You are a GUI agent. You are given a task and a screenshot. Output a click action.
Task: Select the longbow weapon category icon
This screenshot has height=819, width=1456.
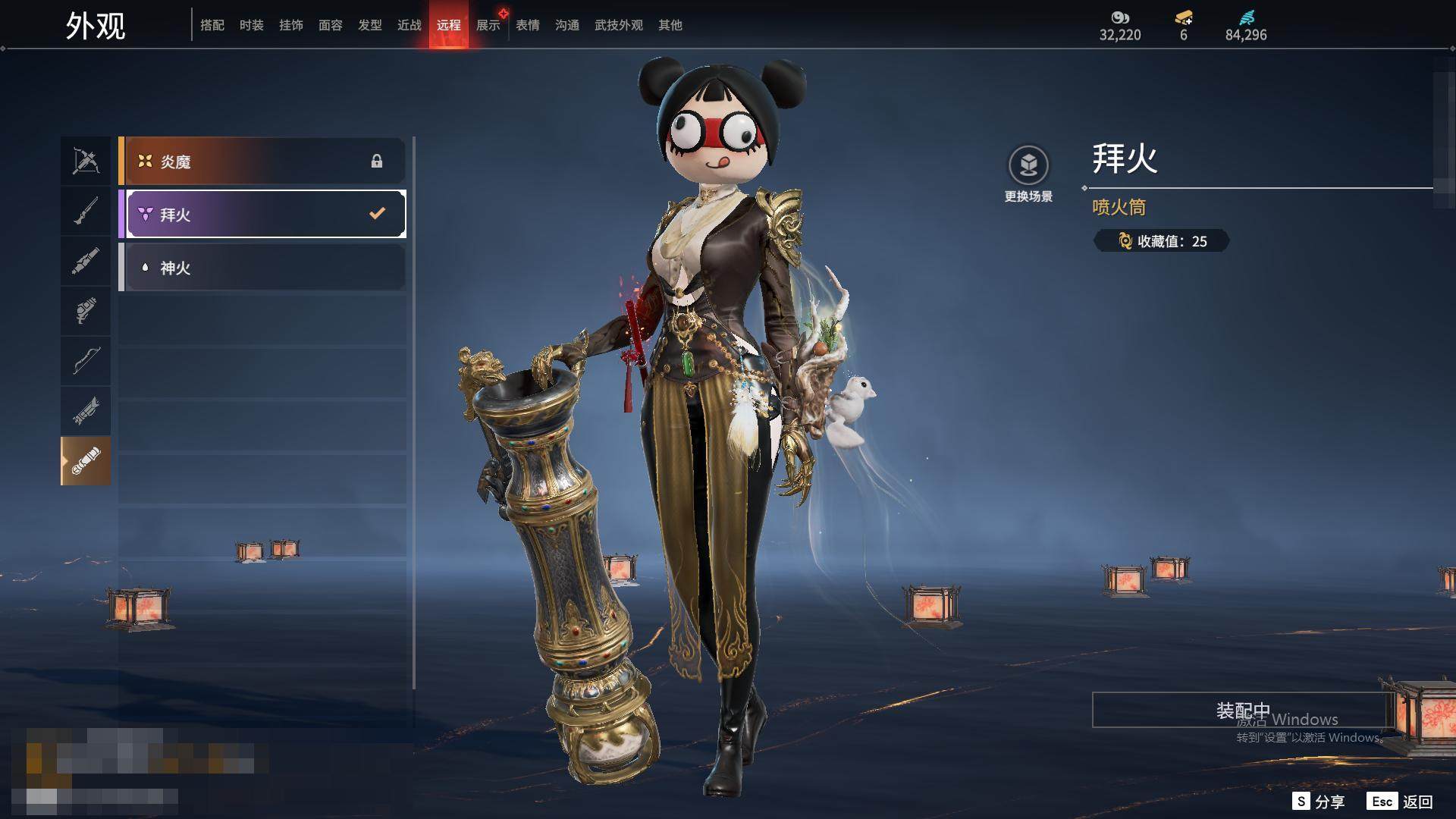point(86,361)
